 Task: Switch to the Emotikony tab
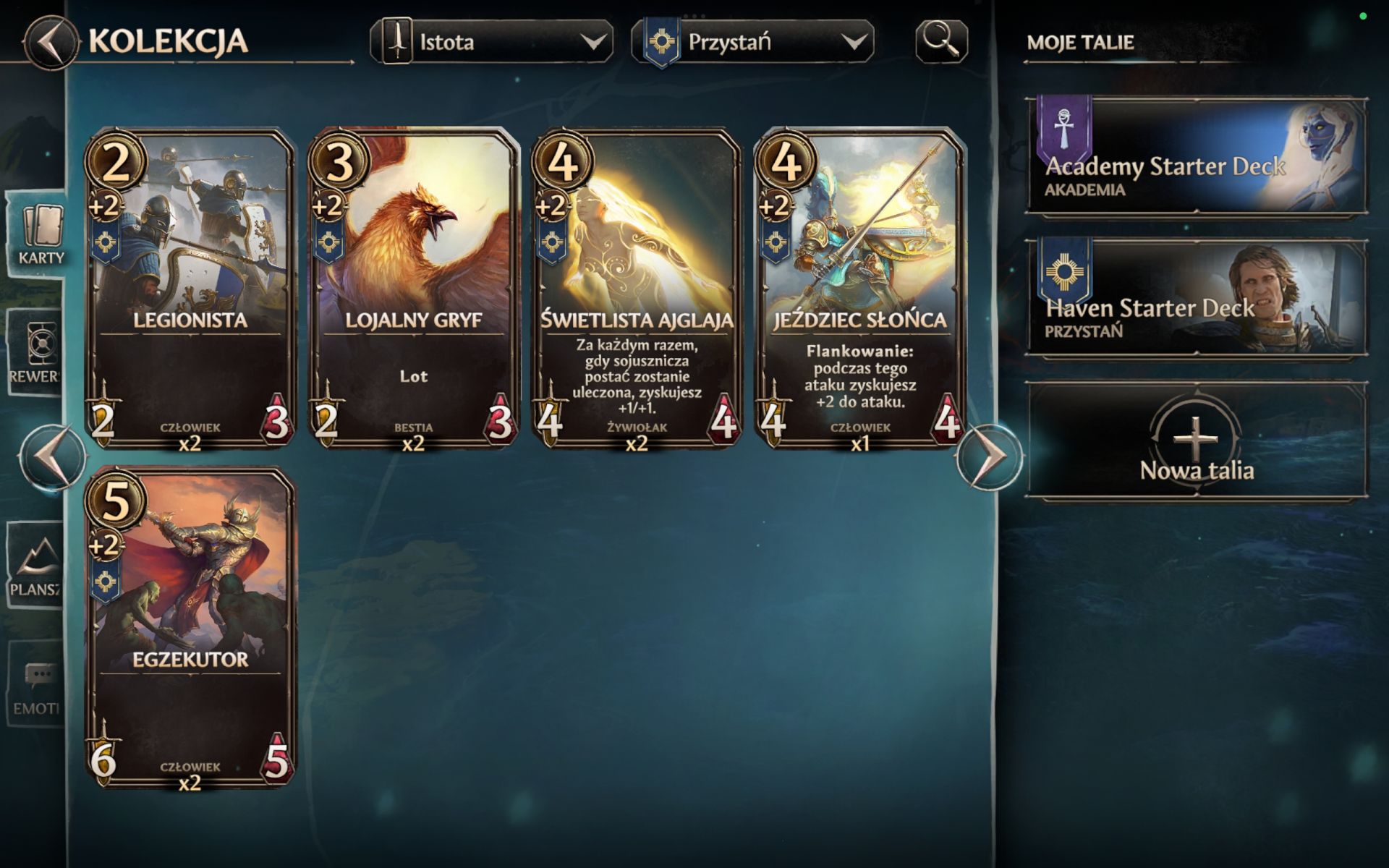pyautogui.click(x=35, y=685)
